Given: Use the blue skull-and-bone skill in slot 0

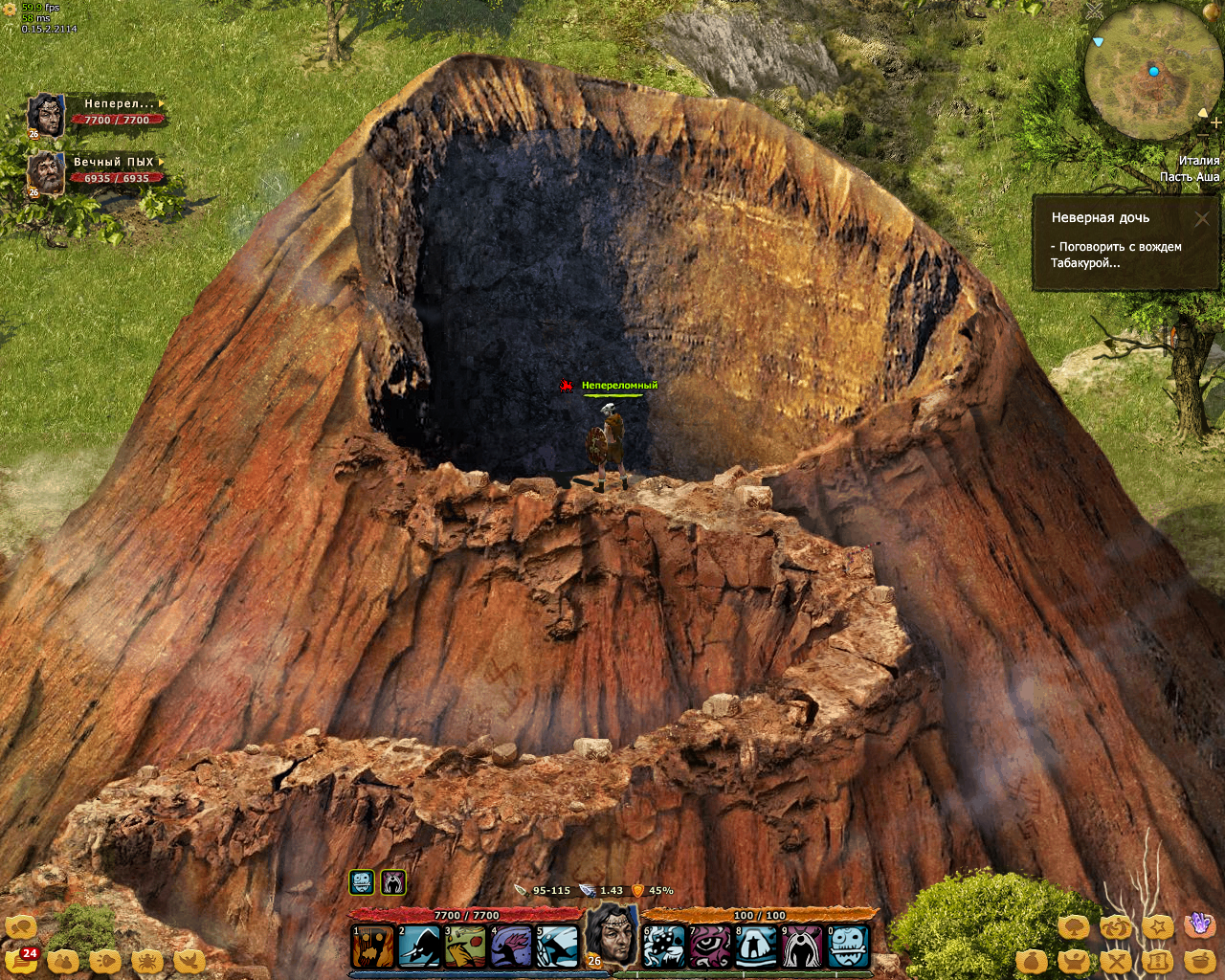Looking at the screenshot, I should pos(849,947).
